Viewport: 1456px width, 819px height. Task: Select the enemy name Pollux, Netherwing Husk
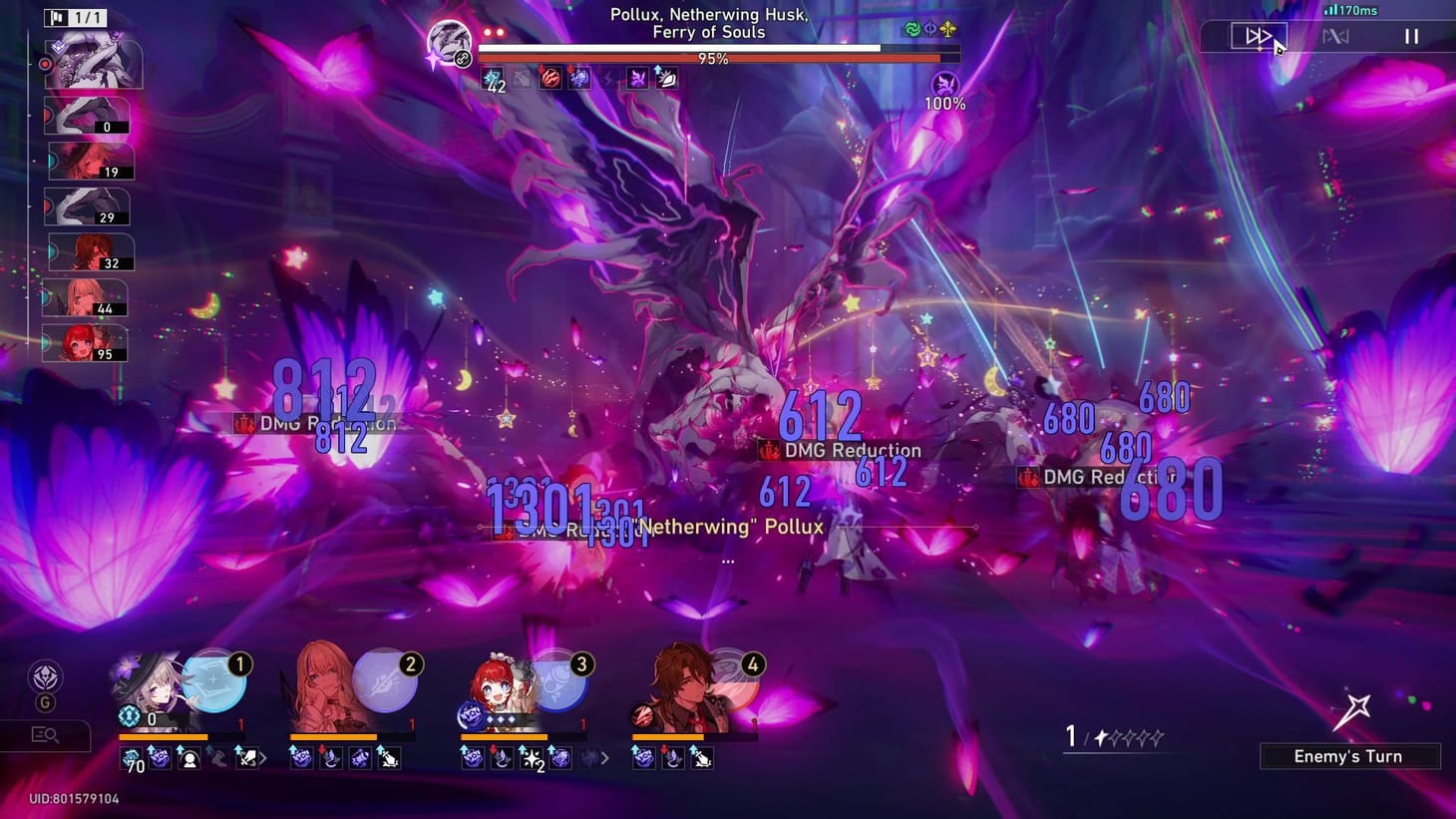click(x=707, y=22)
